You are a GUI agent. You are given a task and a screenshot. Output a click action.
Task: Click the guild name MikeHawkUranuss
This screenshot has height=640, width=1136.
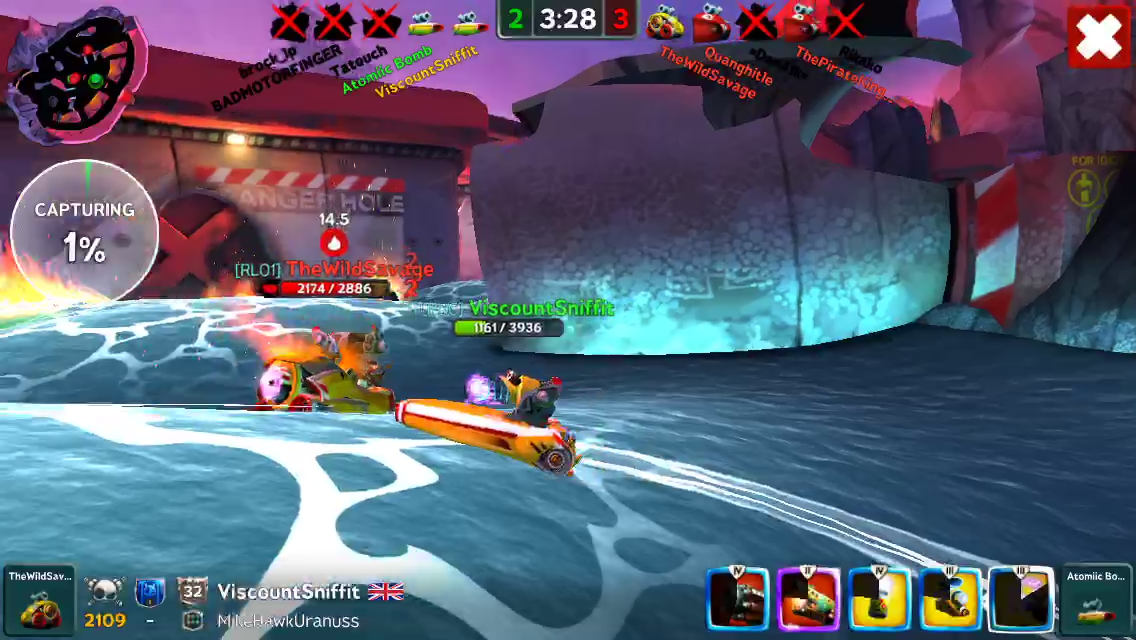coord(288,621)
